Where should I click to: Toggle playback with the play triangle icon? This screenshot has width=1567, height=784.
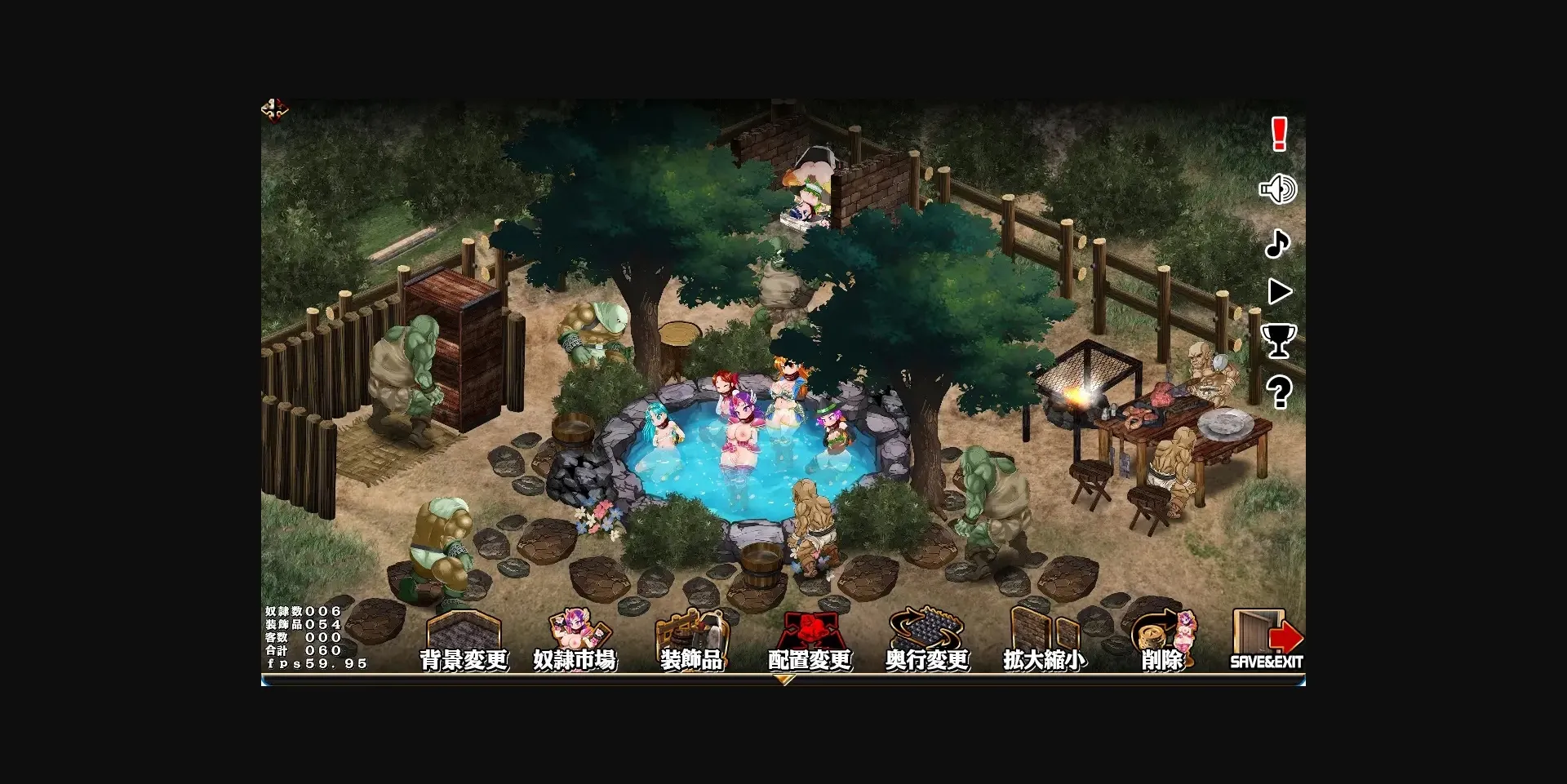click(x=1280, y=291)
